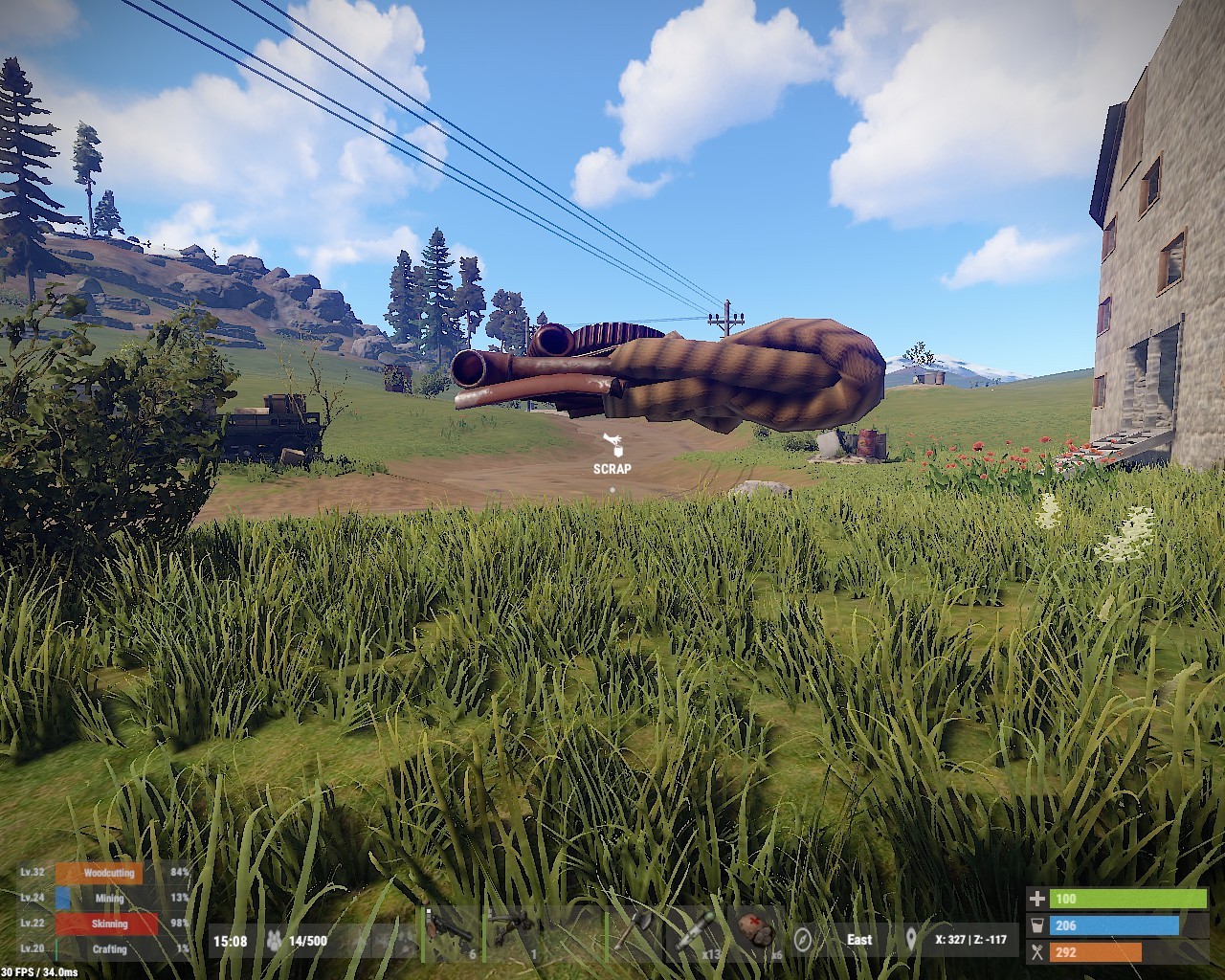Select the Crafting skill row
This screenshot has height=980, width=1225.
109,948
